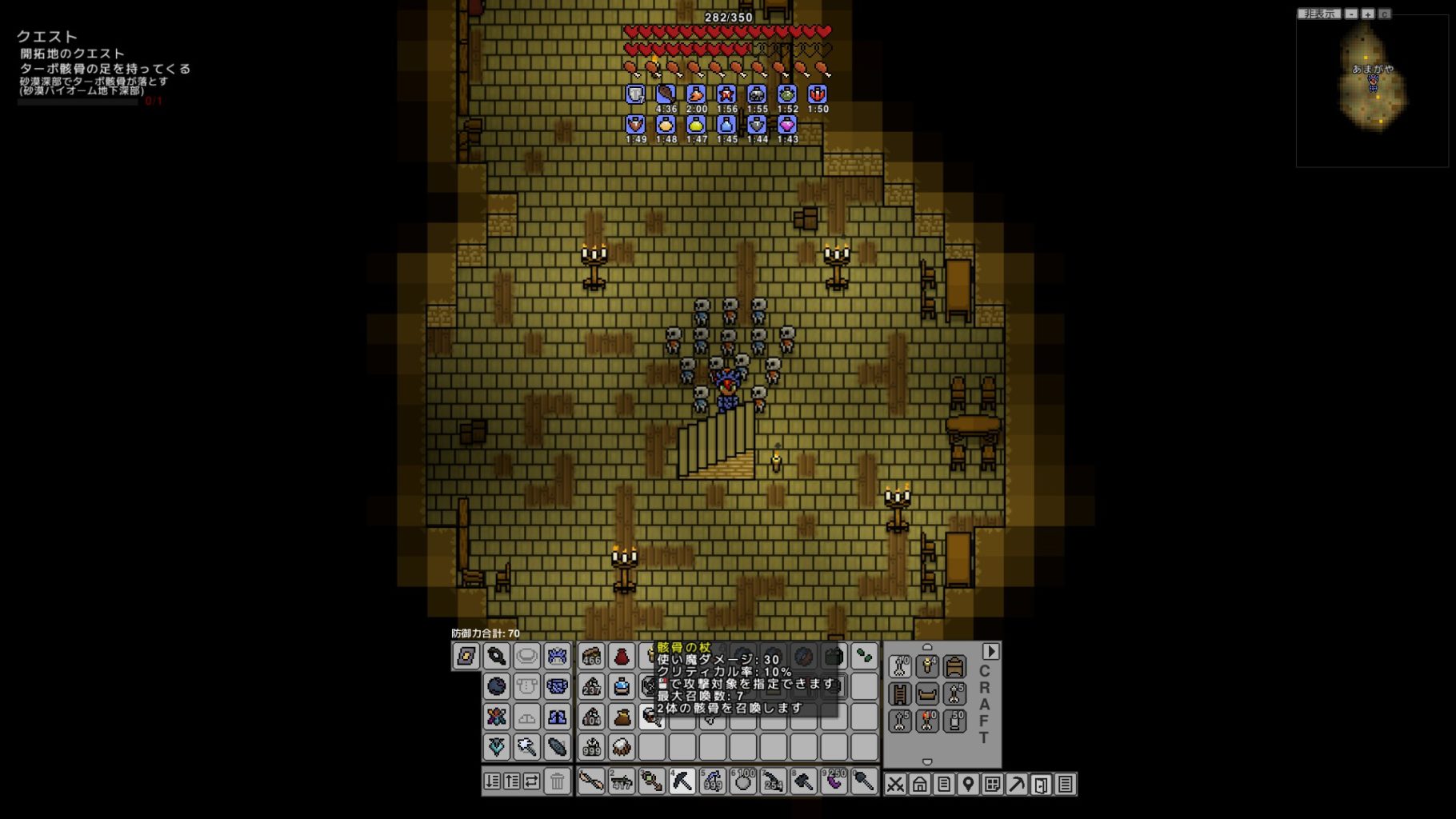This screenshot has height=819, width=1456.
Task: Advance crafting list with the right arrow
Action: click(990, 651)
